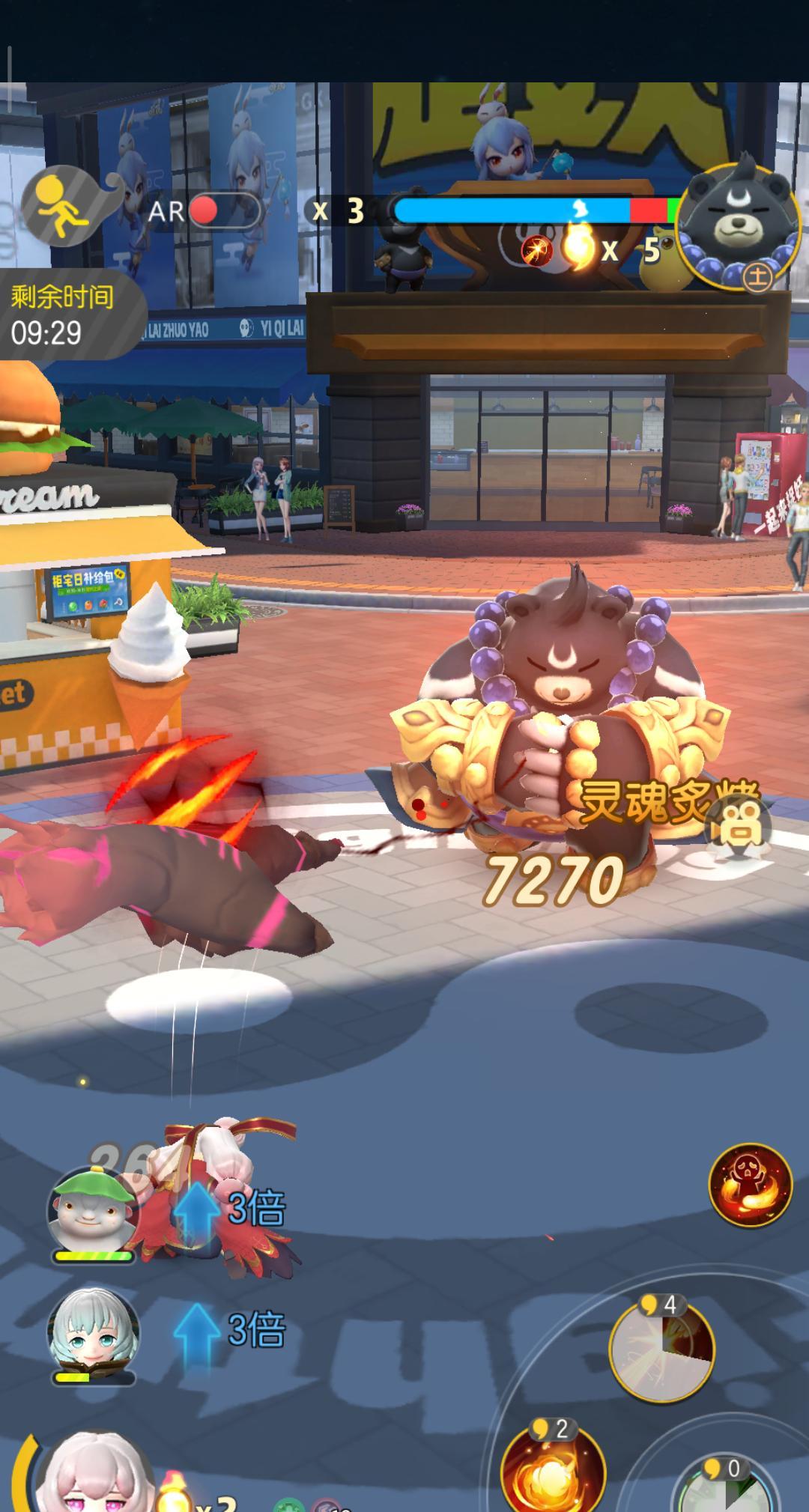Image resolution: width=809 pixels, height=1512 pixels.
Task: Toggle the AR mode switch
Action: tap(222, 212)
